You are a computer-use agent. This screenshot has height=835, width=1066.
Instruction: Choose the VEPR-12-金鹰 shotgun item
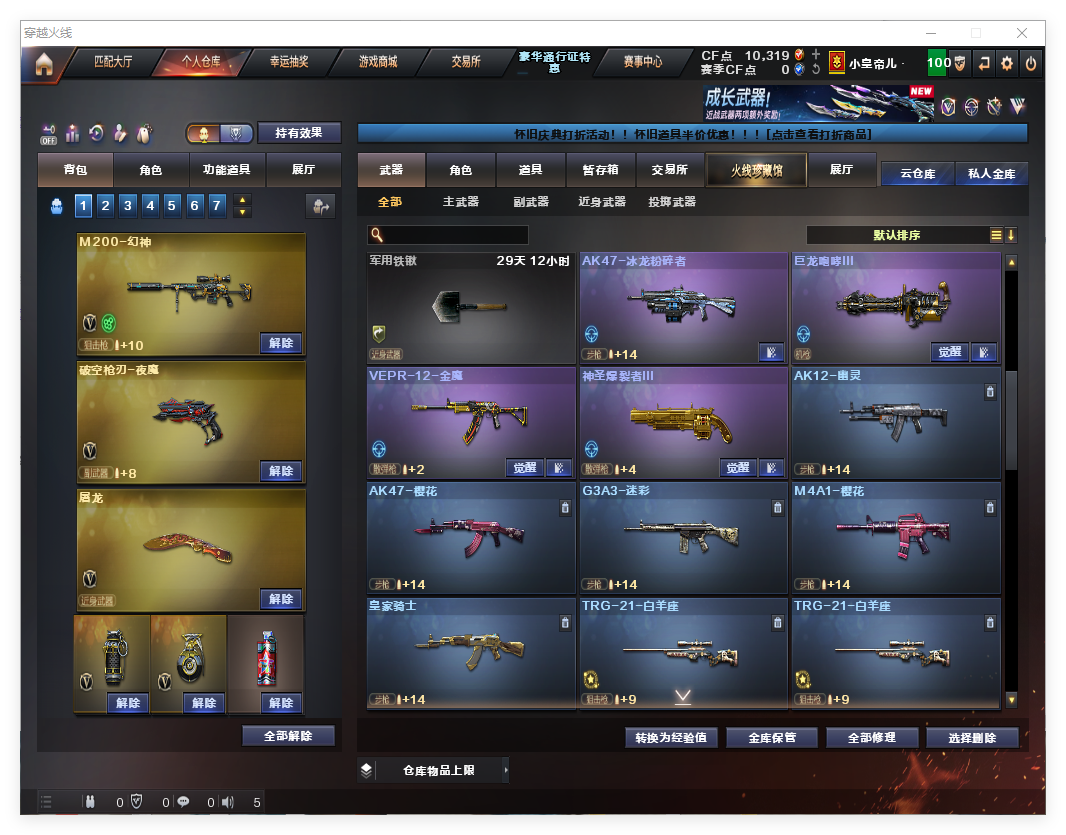pyautogui.click(x=470, y=422)
